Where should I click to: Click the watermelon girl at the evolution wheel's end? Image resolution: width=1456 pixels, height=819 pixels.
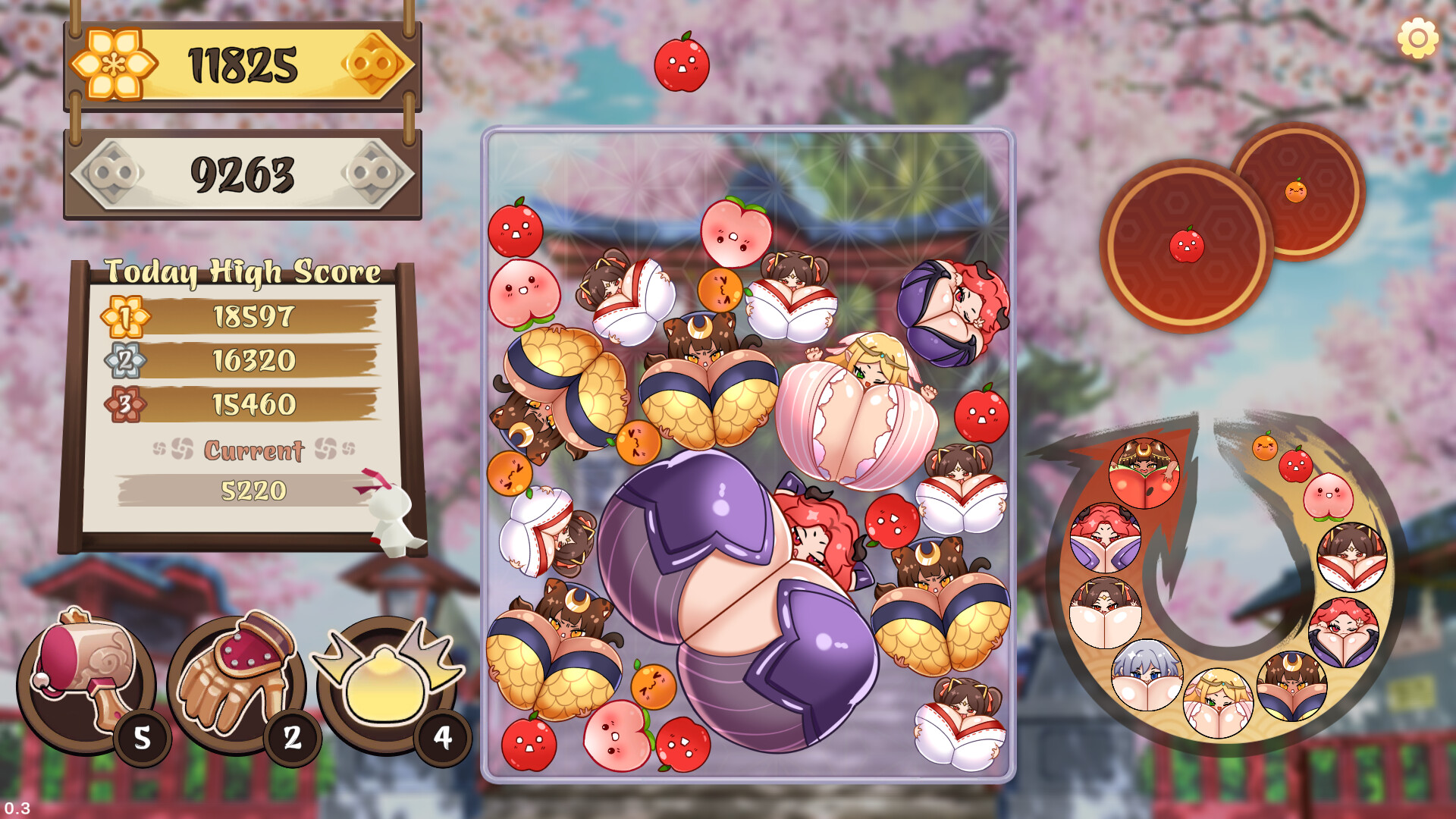1145,474
